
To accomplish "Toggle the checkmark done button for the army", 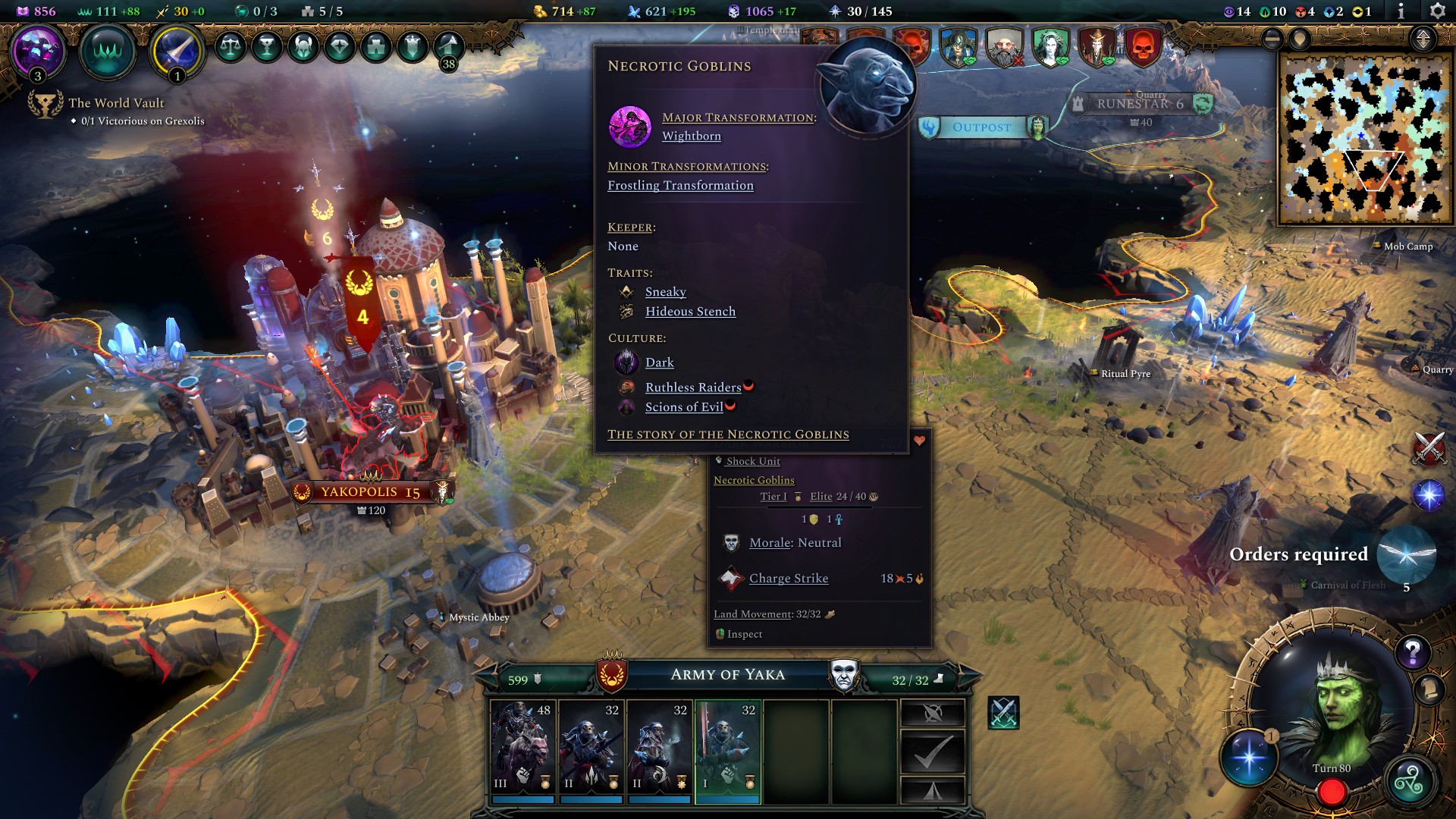I will pyautogui.click(x=934, y=750).
